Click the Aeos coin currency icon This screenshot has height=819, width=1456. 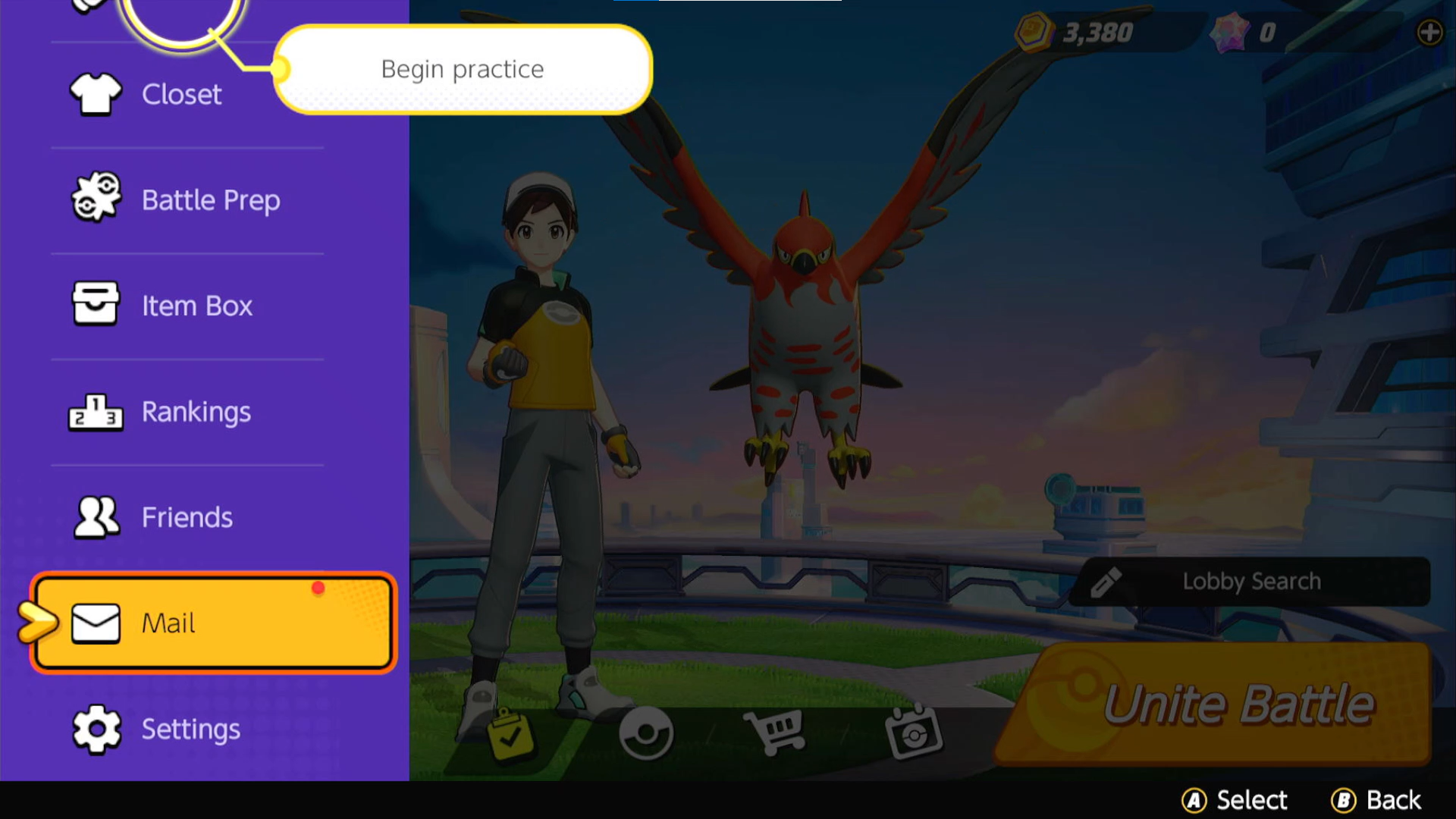(1034, 32)
